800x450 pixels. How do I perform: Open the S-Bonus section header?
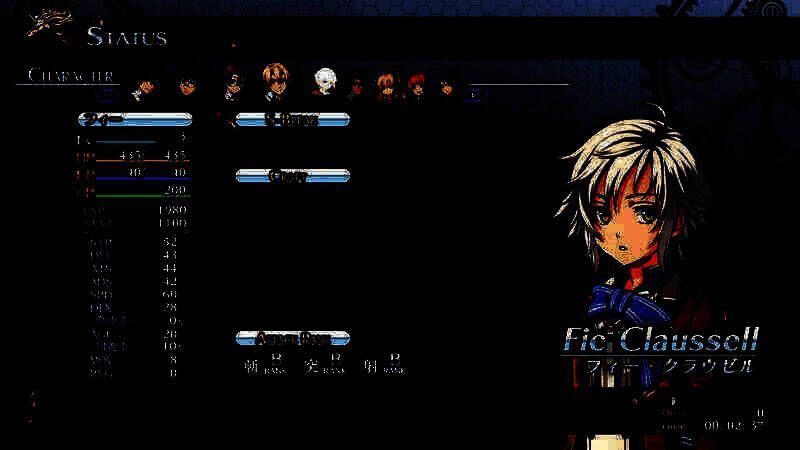tap(292, 120)
